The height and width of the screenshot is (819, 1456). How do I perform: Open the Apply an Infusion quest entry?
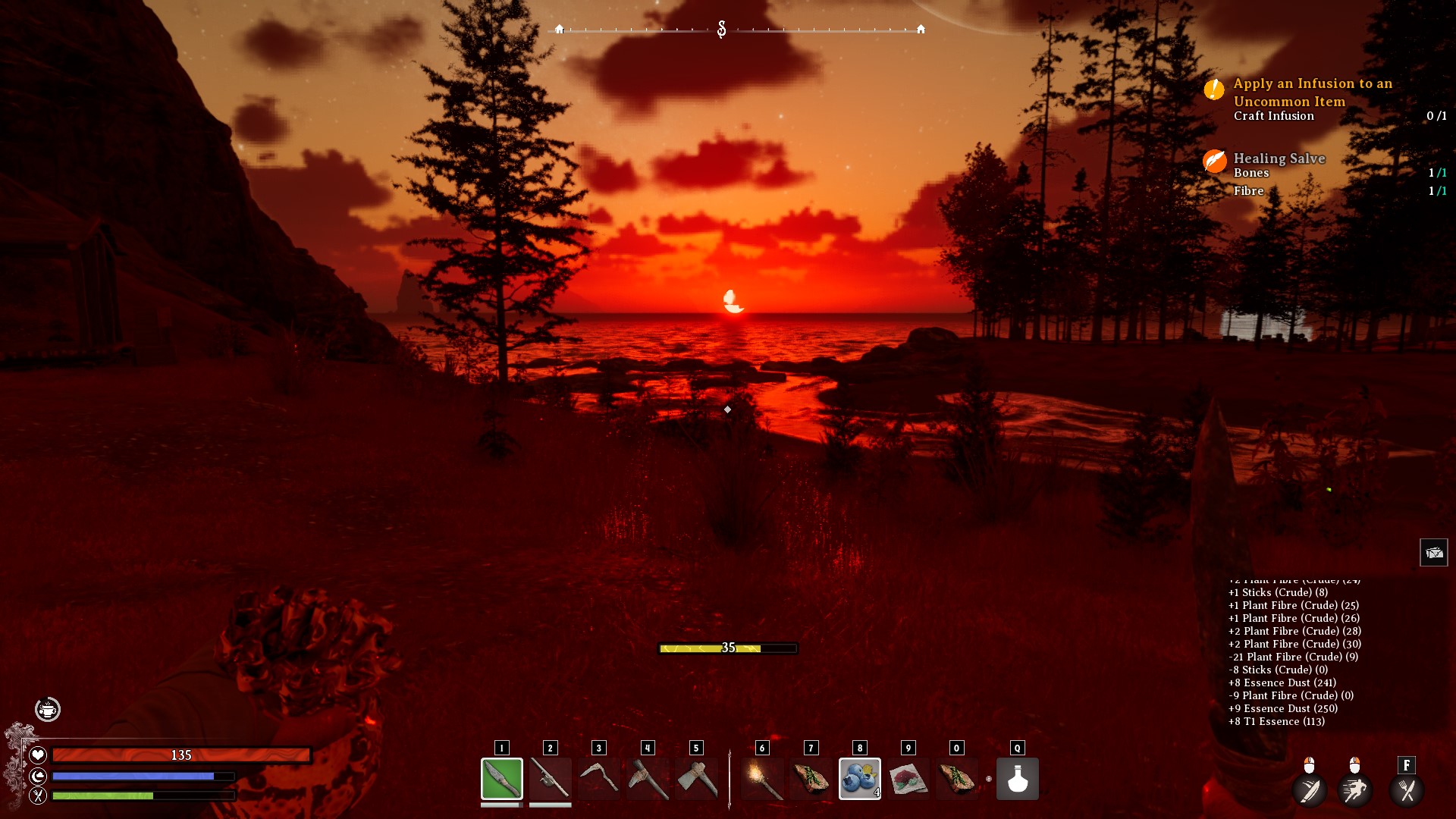tap(1312, 93)
